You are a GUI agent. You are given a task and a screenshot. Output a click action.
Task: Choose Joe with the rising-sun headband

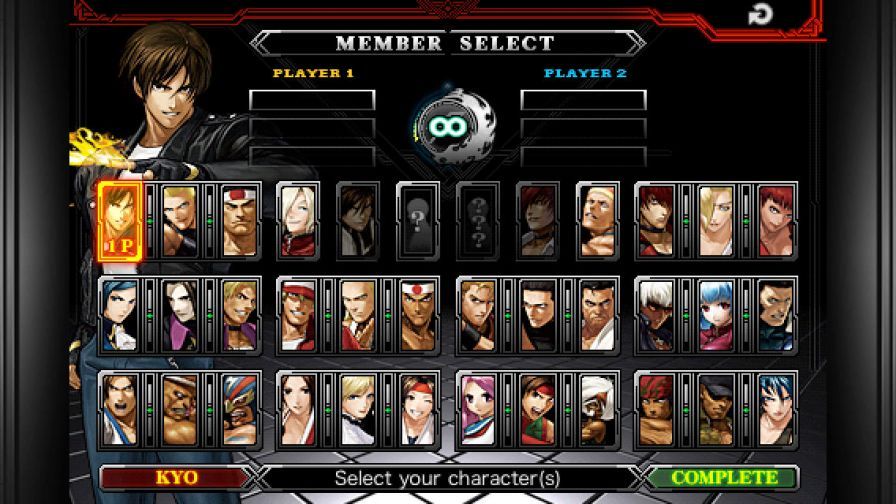coord(417,314)
